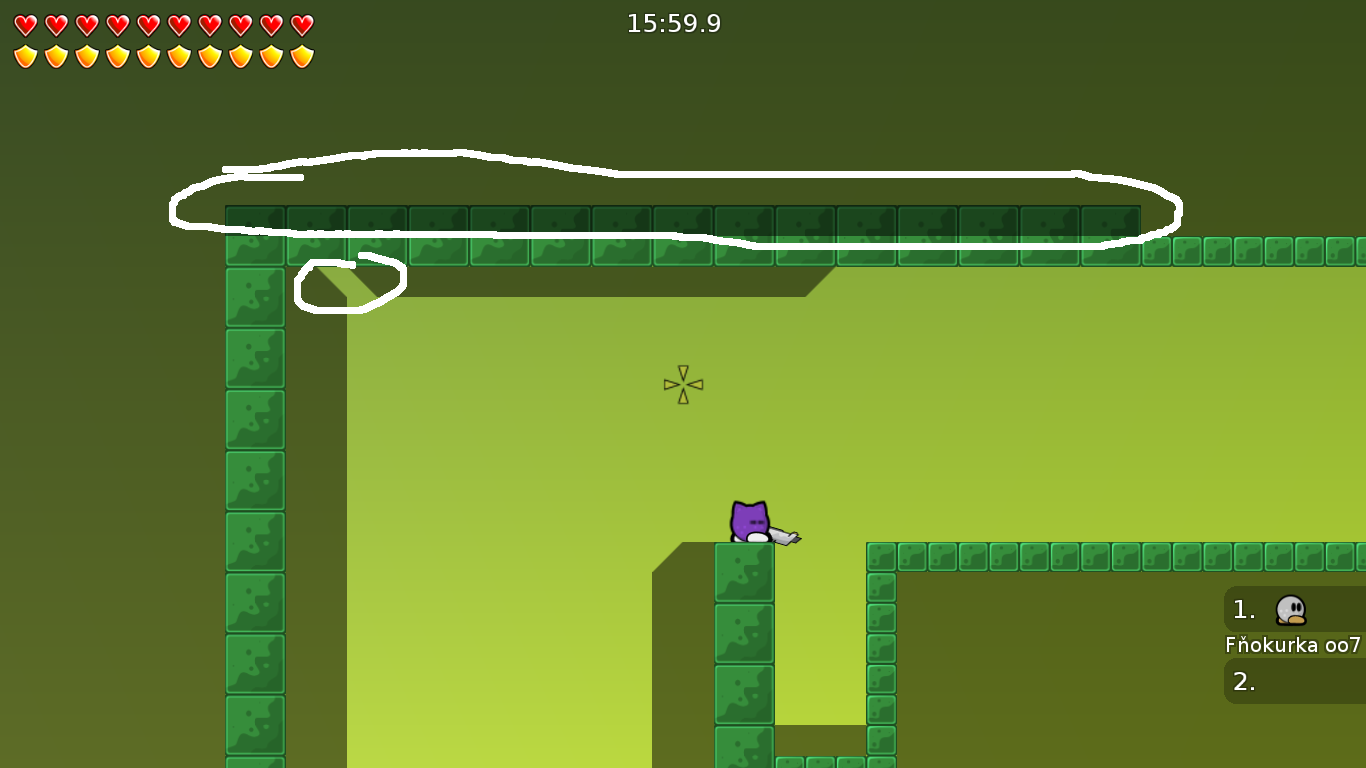Image resolution: width=1366 pixels, height=768 pixels.
Task: Click the small white circle around the slope
Action: (x=350, y=284)
